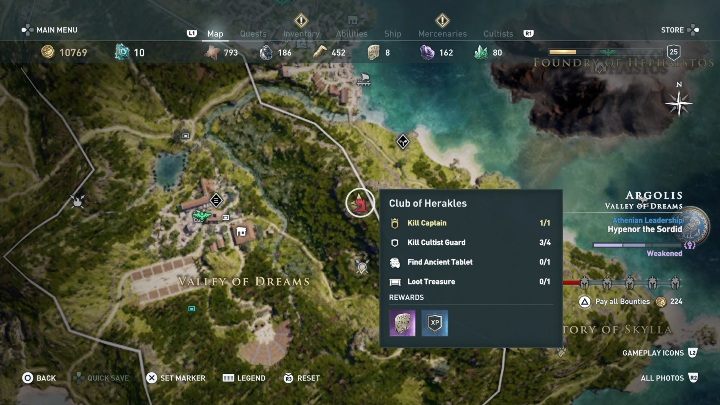Open the Inventory tab
The height and width of the screenshot is (405, 720).
coord(301,34)
